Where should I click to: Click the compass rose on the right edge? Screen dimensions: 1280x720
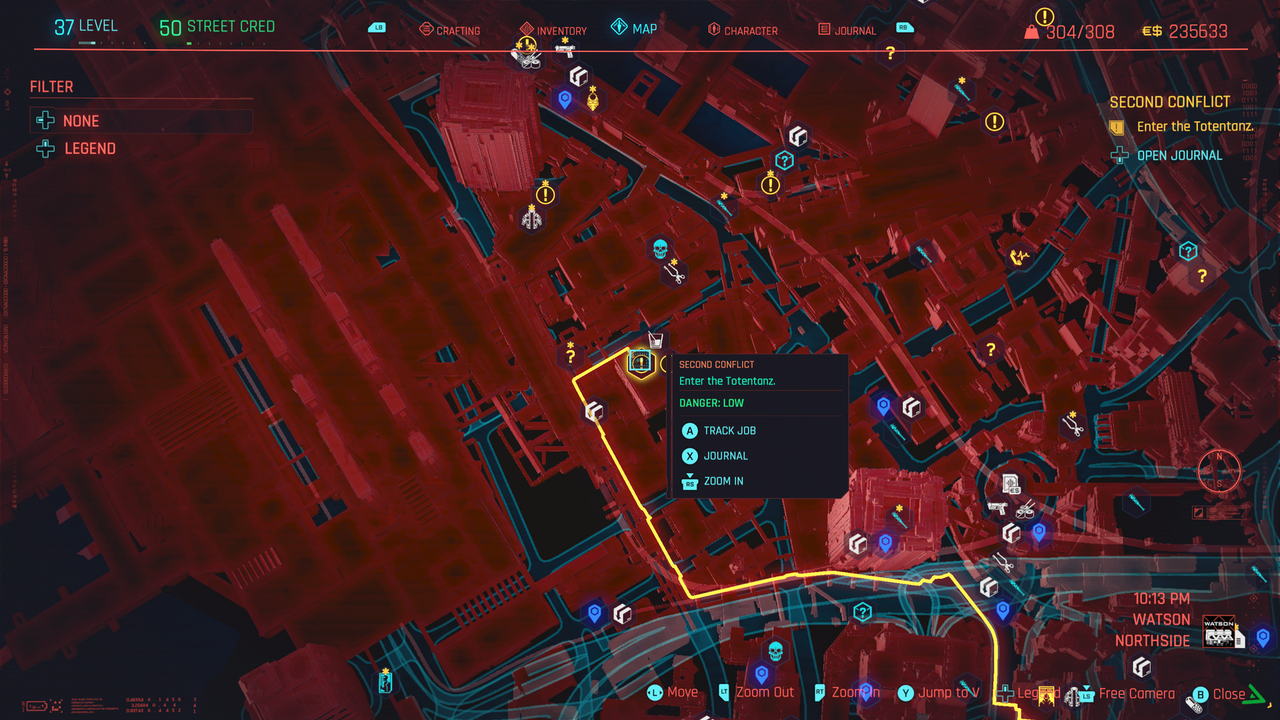coord(1219,471)
